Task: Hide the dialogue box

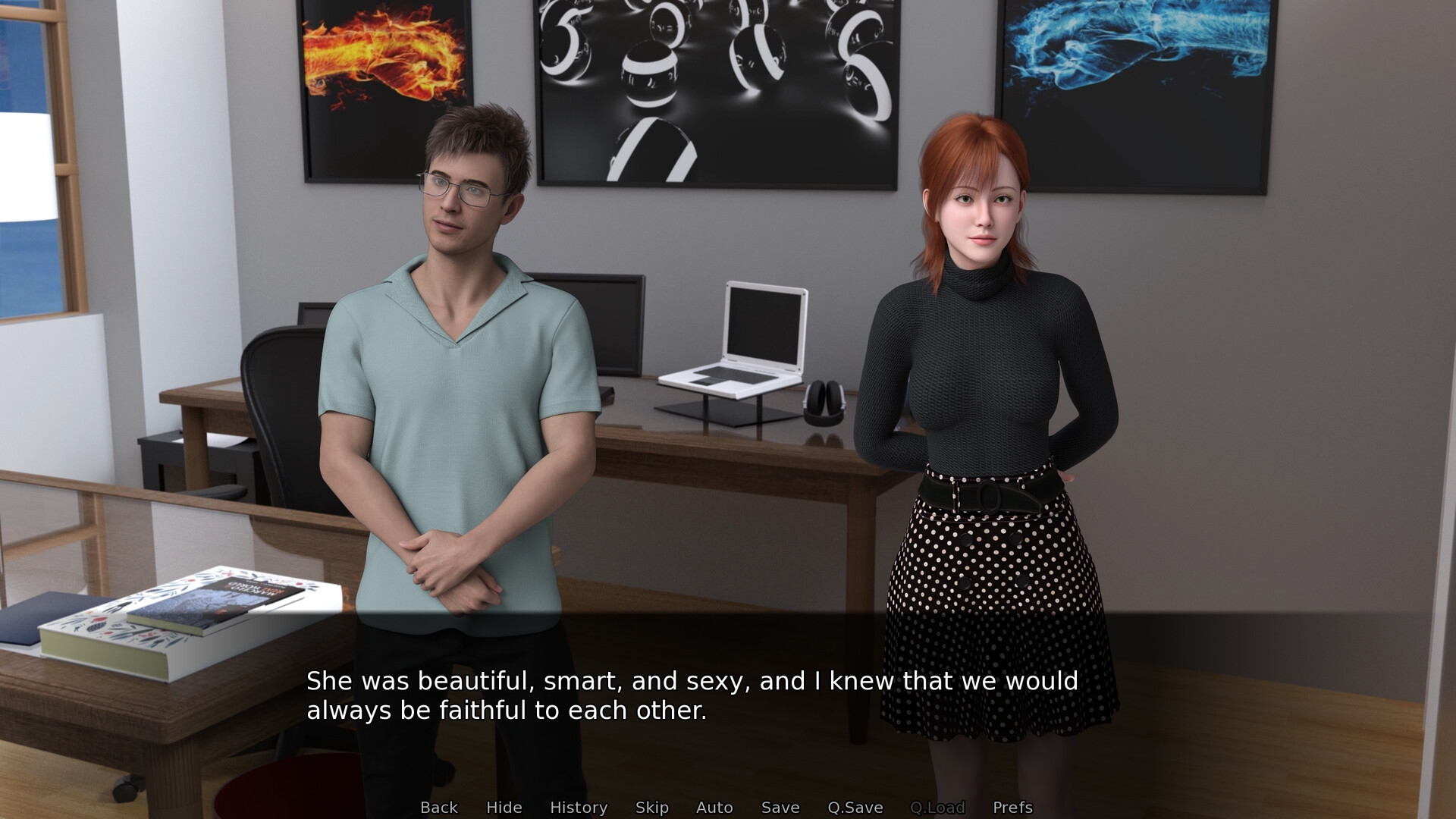Action: [x=504, y=808]
